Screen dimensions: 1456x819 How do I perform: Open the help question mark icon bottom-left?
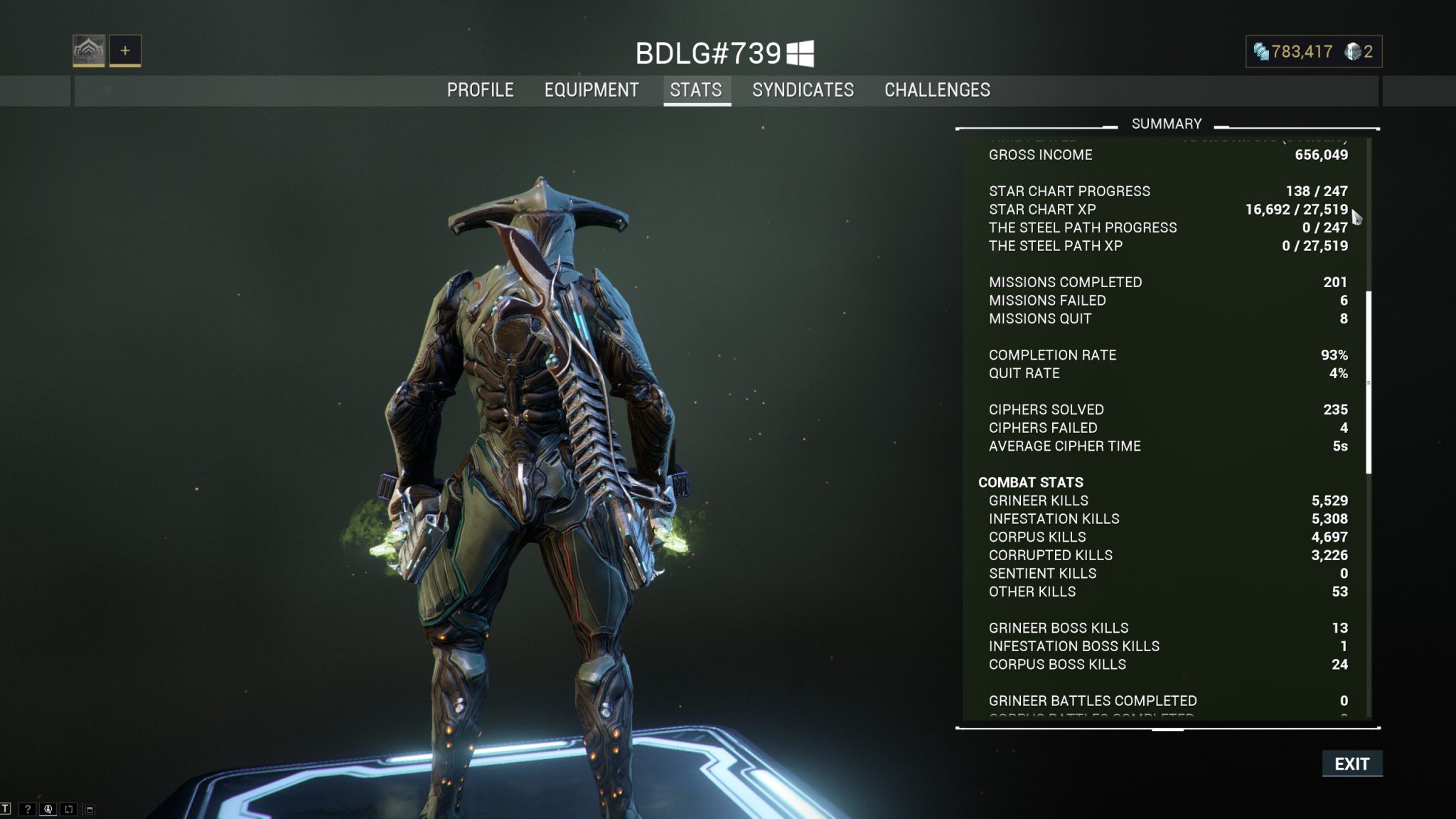pyautogui.click(x=28, y=810)
